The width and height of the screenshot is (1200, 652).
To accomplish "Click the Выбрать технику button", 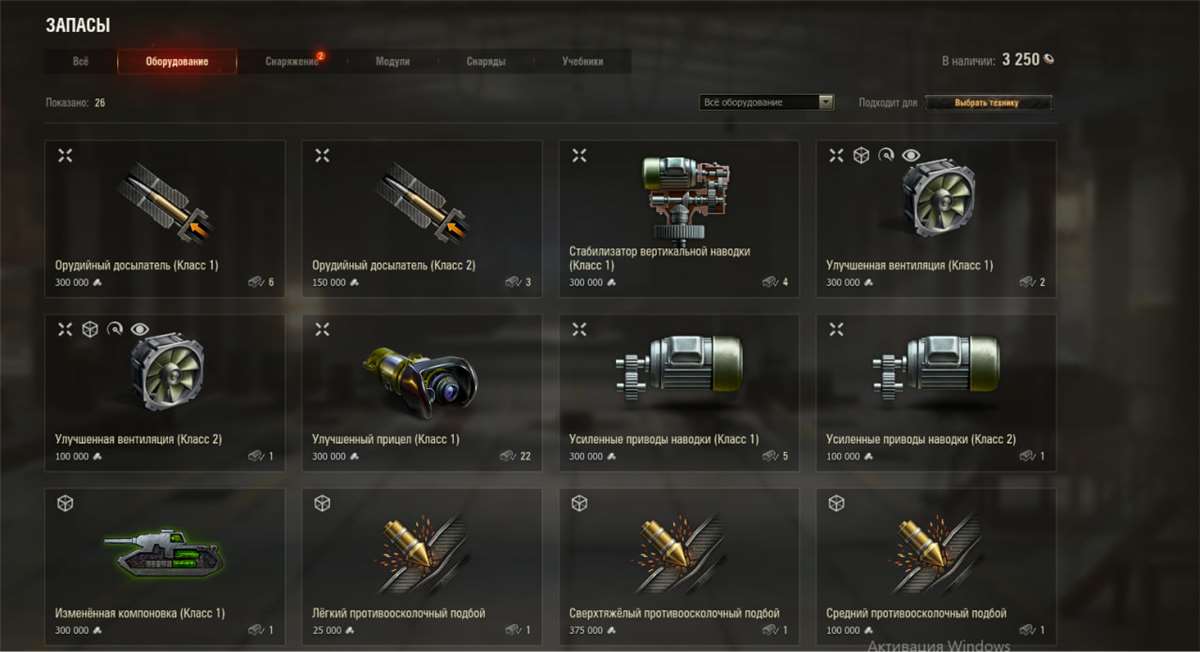I will point(988,102).
